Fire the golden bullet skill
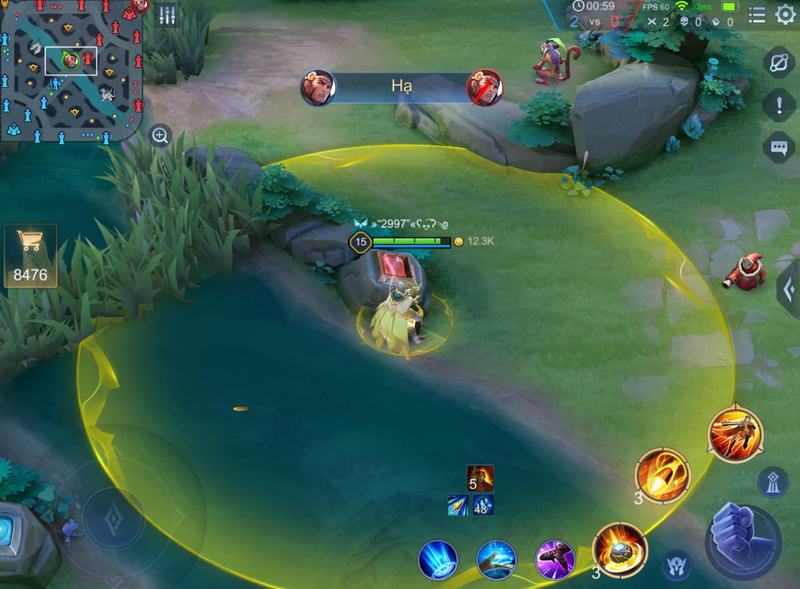 click(x=662, y=475)
